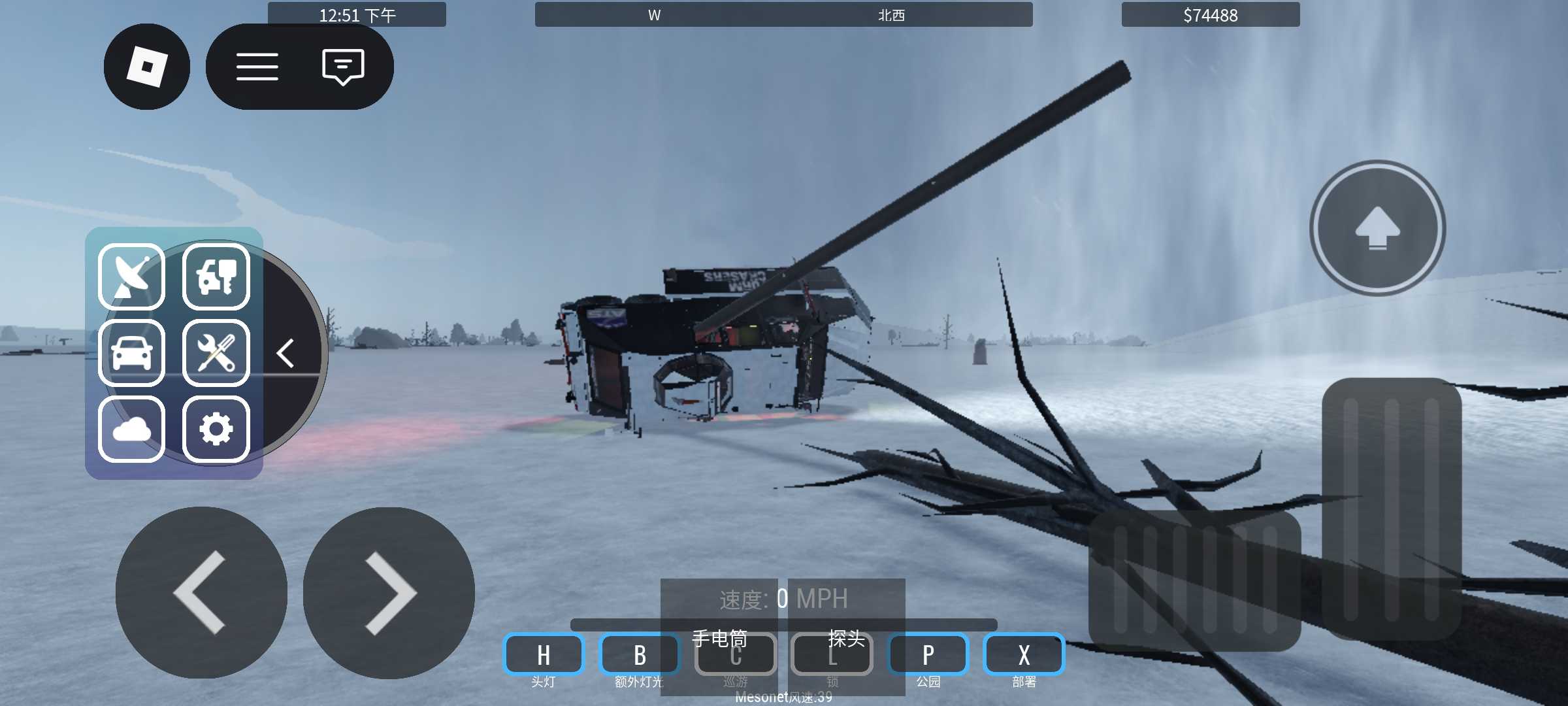Open the radar satellite dish panel
1568x706 pixels.
coord(131,277)
